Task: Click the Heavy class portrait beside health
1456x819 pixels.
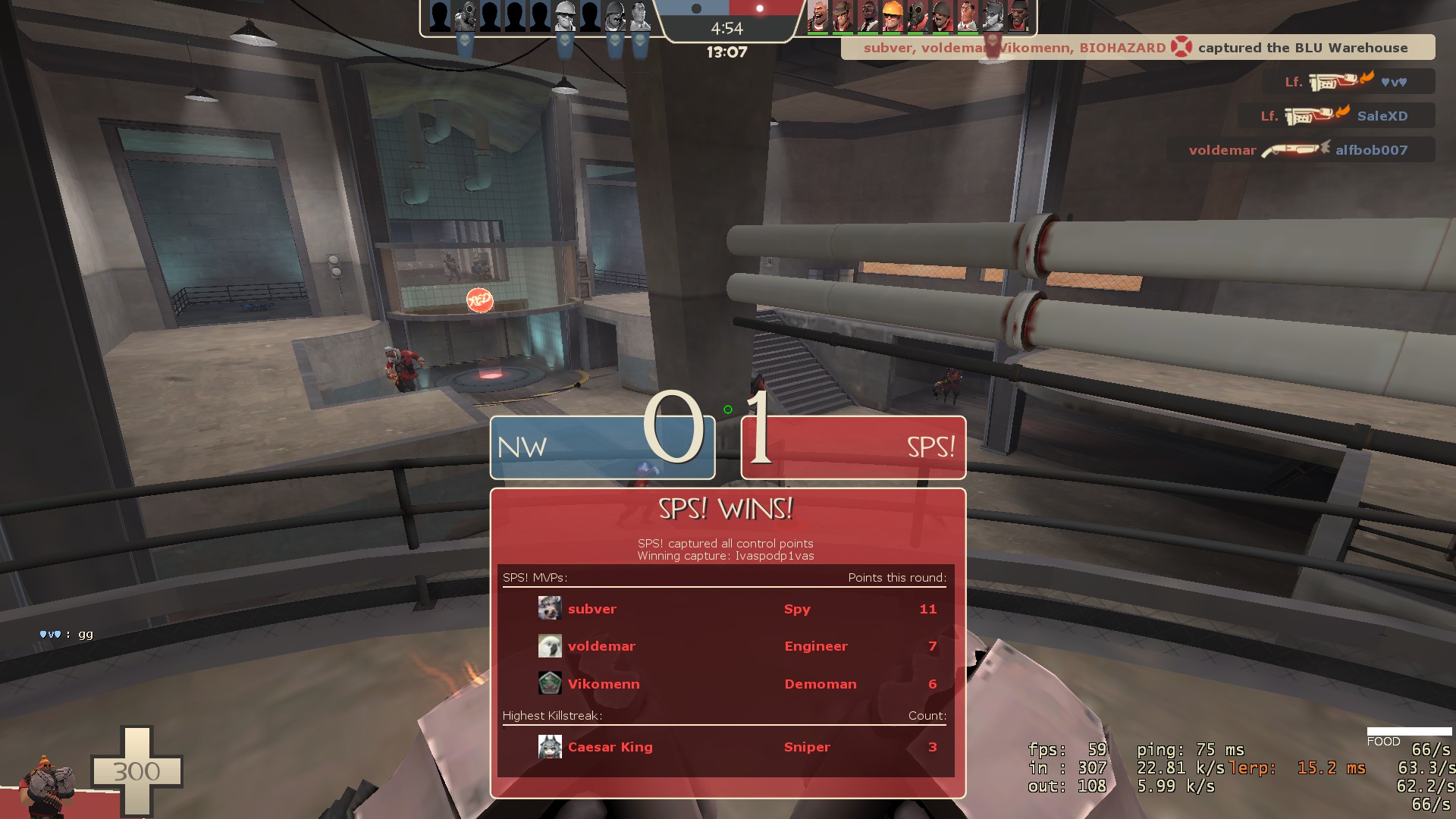Action: [x=47, y=781]
